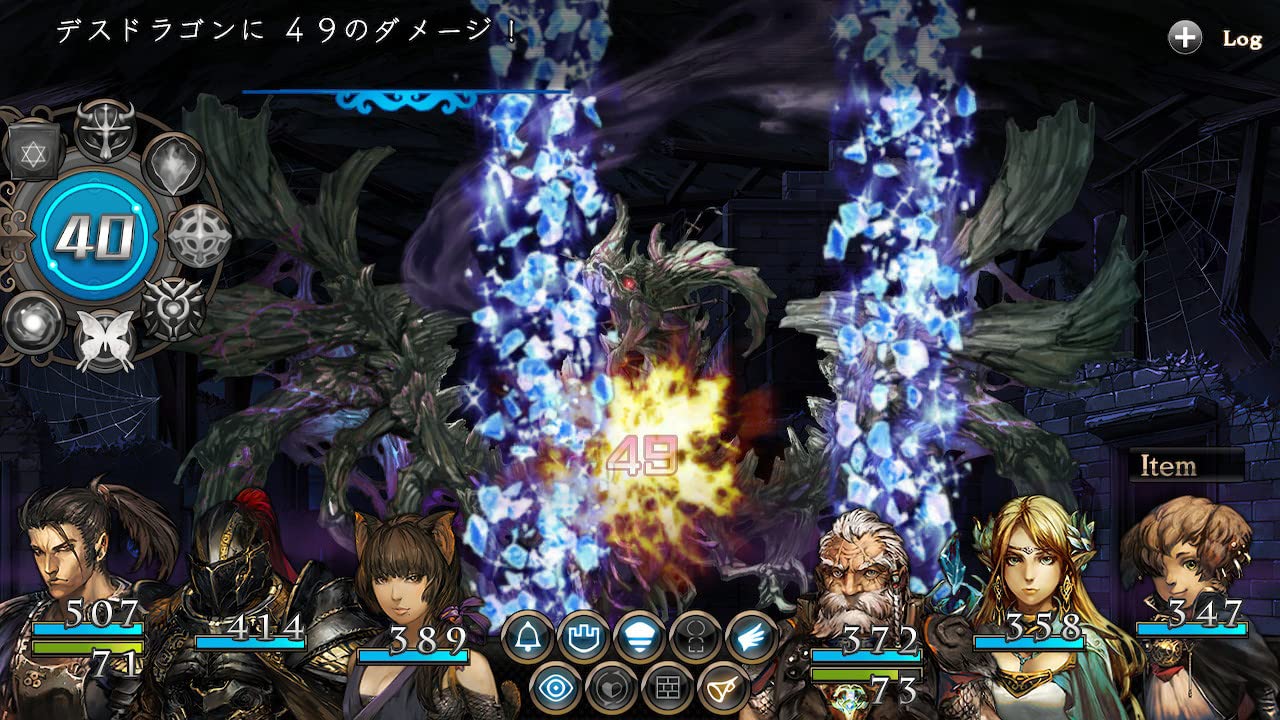Image resolution: width=1280 pixels, height=720 pixels.
Task: Select the castle shield command icon
Action: tap(582, 637)
